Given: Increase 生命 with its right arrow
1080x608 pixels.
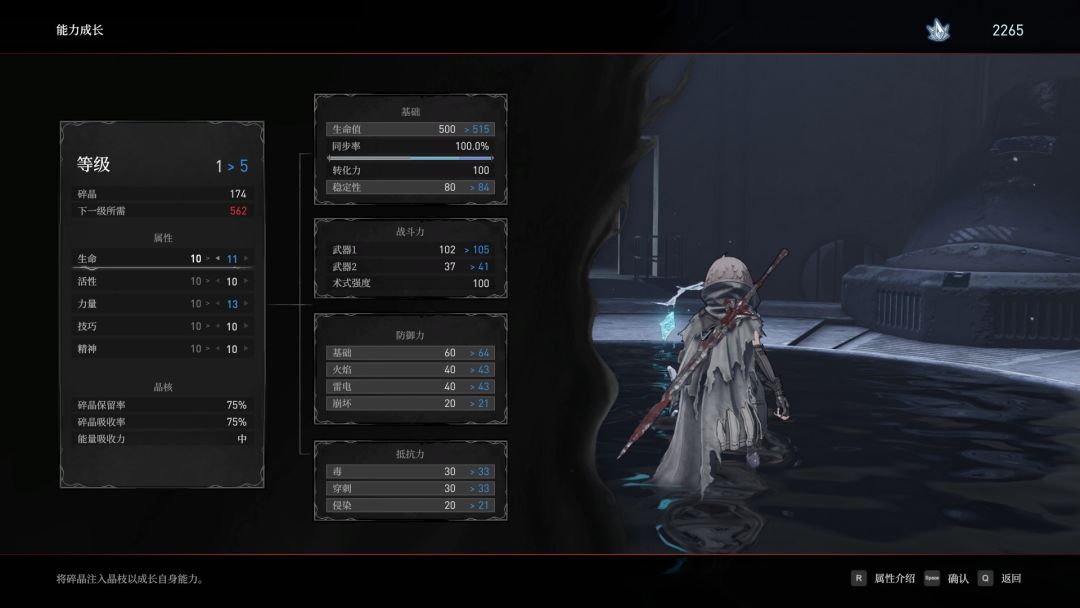Looking at the screenshot, I should click(246, 259).
